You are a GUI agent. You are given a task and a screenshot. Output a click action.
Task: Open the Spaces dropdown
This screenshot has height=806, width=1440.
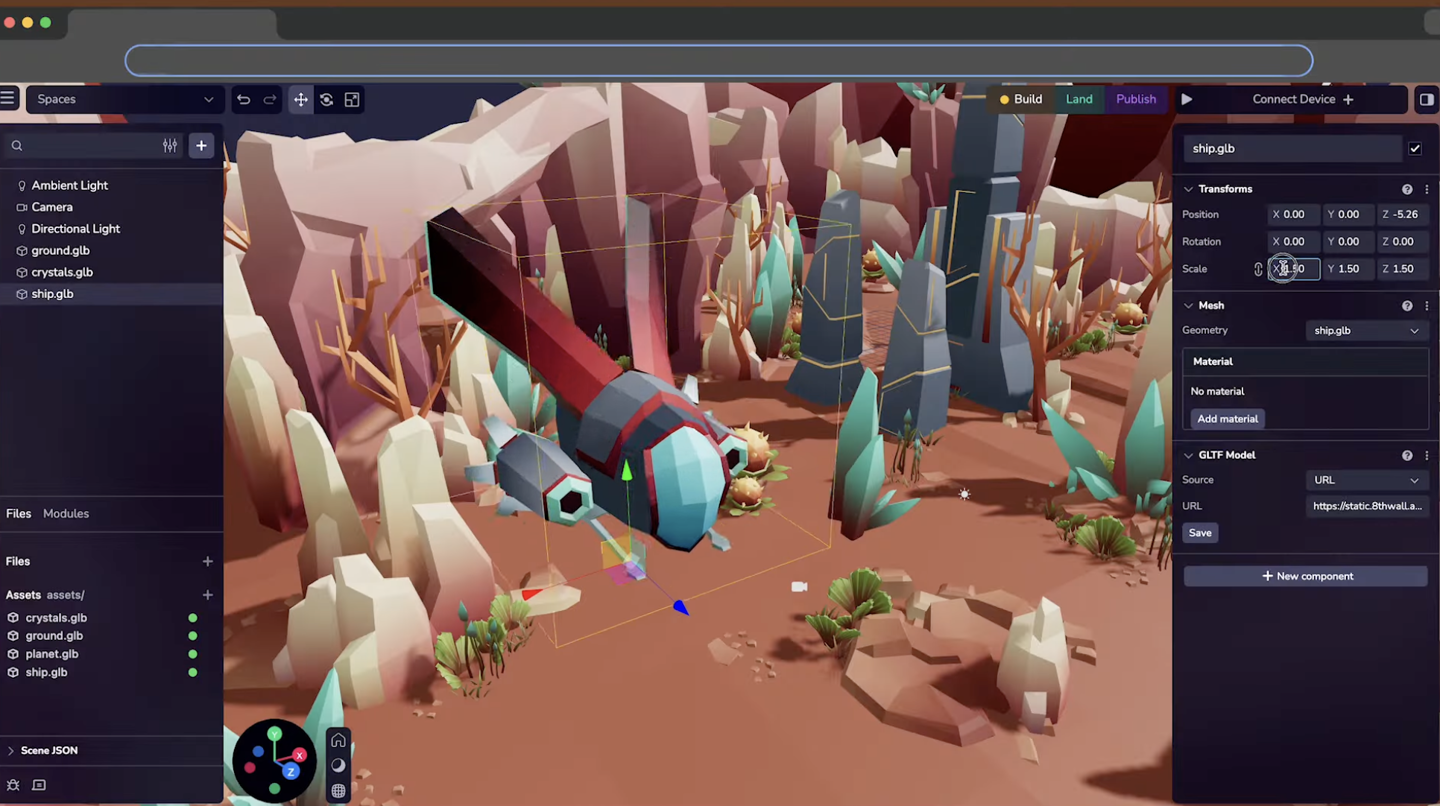[123, 99]
